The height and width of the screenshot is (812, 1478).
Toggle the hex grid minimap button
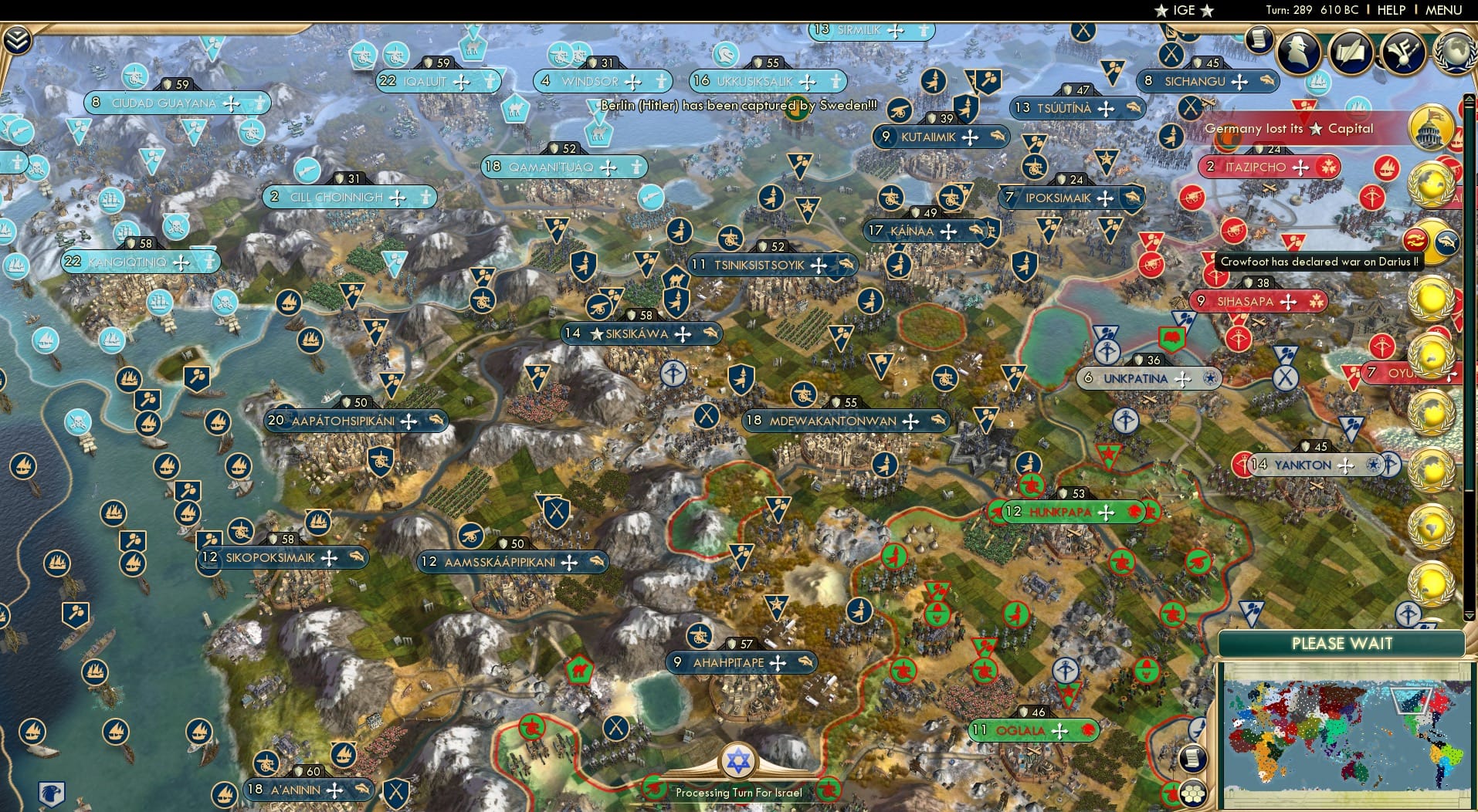click(1193, 794)
